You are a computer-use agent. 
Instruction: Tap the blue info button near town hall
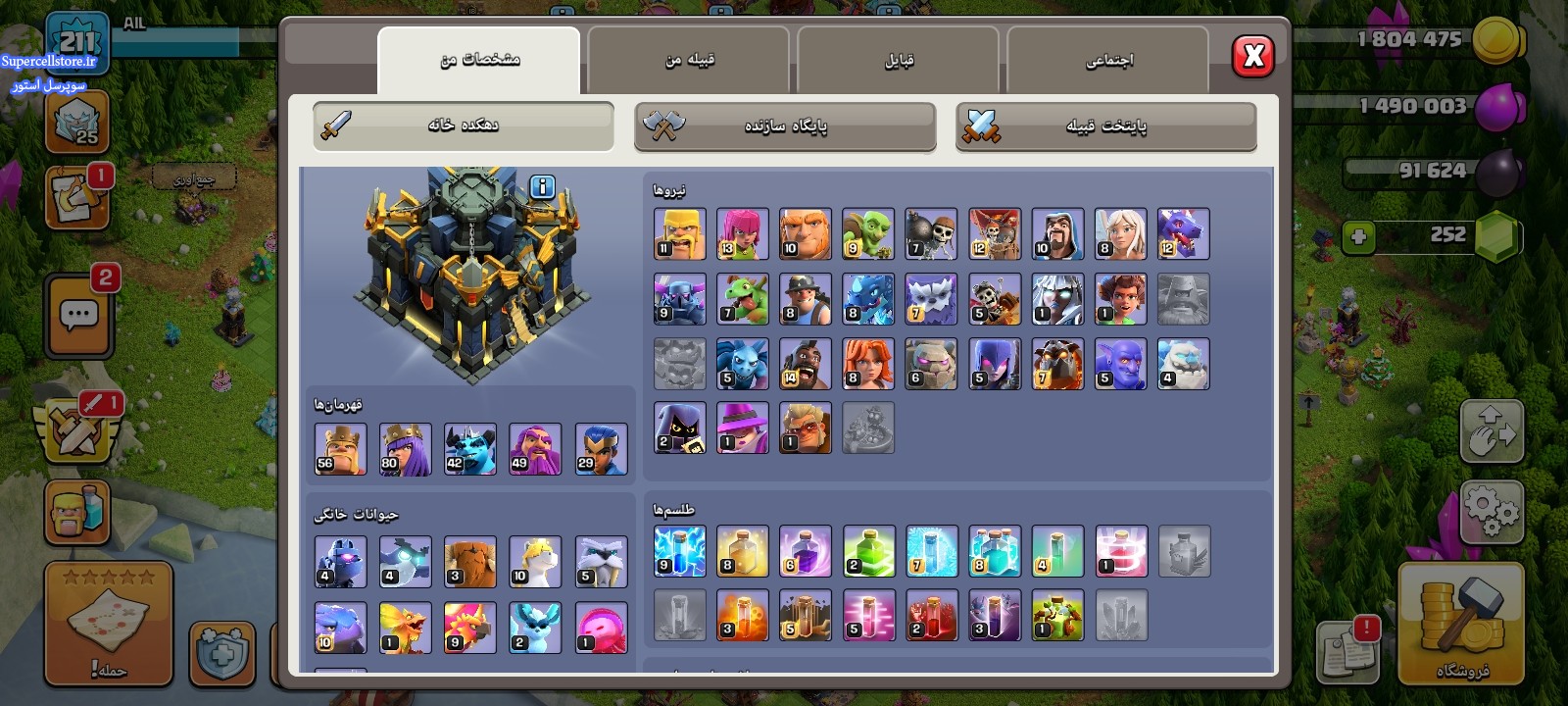click(x=542, y=186)
